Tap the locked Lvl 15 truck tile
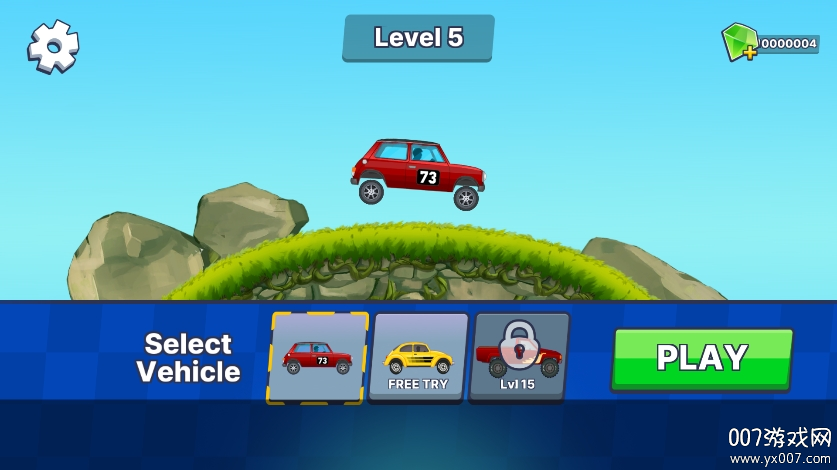This screenshot has width=837, height=470. (519, 357)
